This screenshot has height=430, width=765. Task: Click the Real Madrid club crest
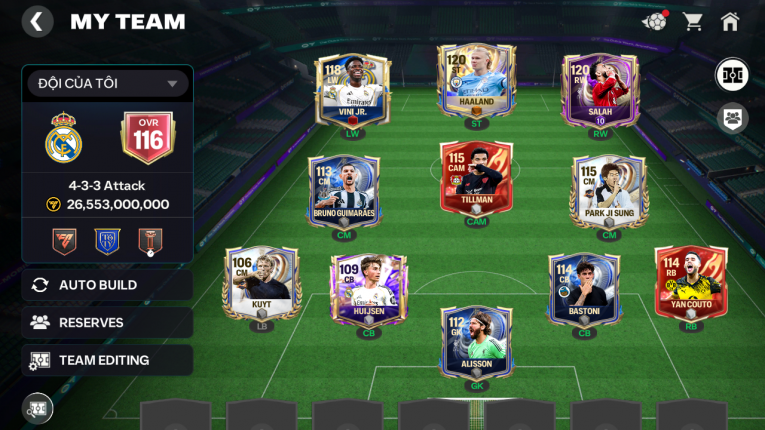point(64,137)
